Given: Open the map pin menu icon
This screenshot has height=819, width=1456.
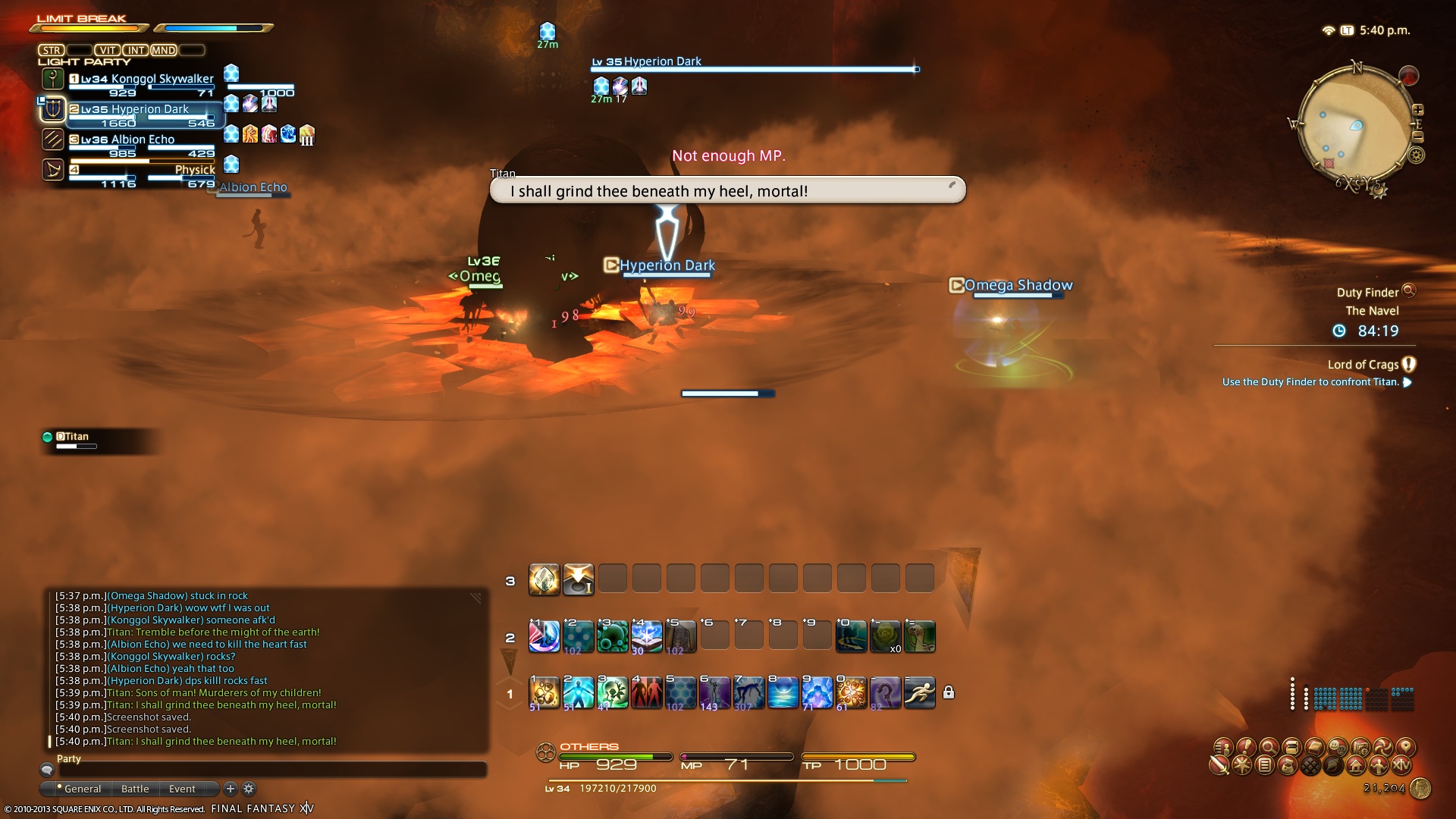Looking at the screenshot, I should coord(1405,747).
